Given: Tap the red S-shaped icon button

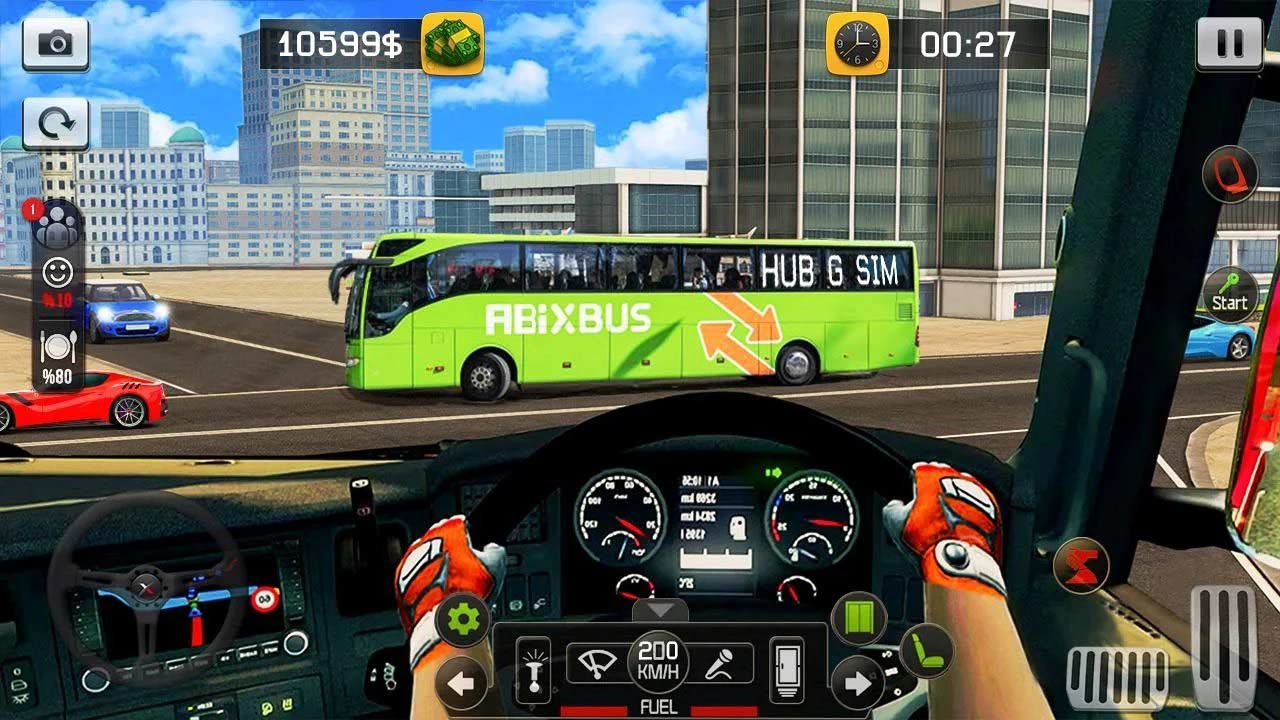Looking at the screenshot, I should point(1081,565).
